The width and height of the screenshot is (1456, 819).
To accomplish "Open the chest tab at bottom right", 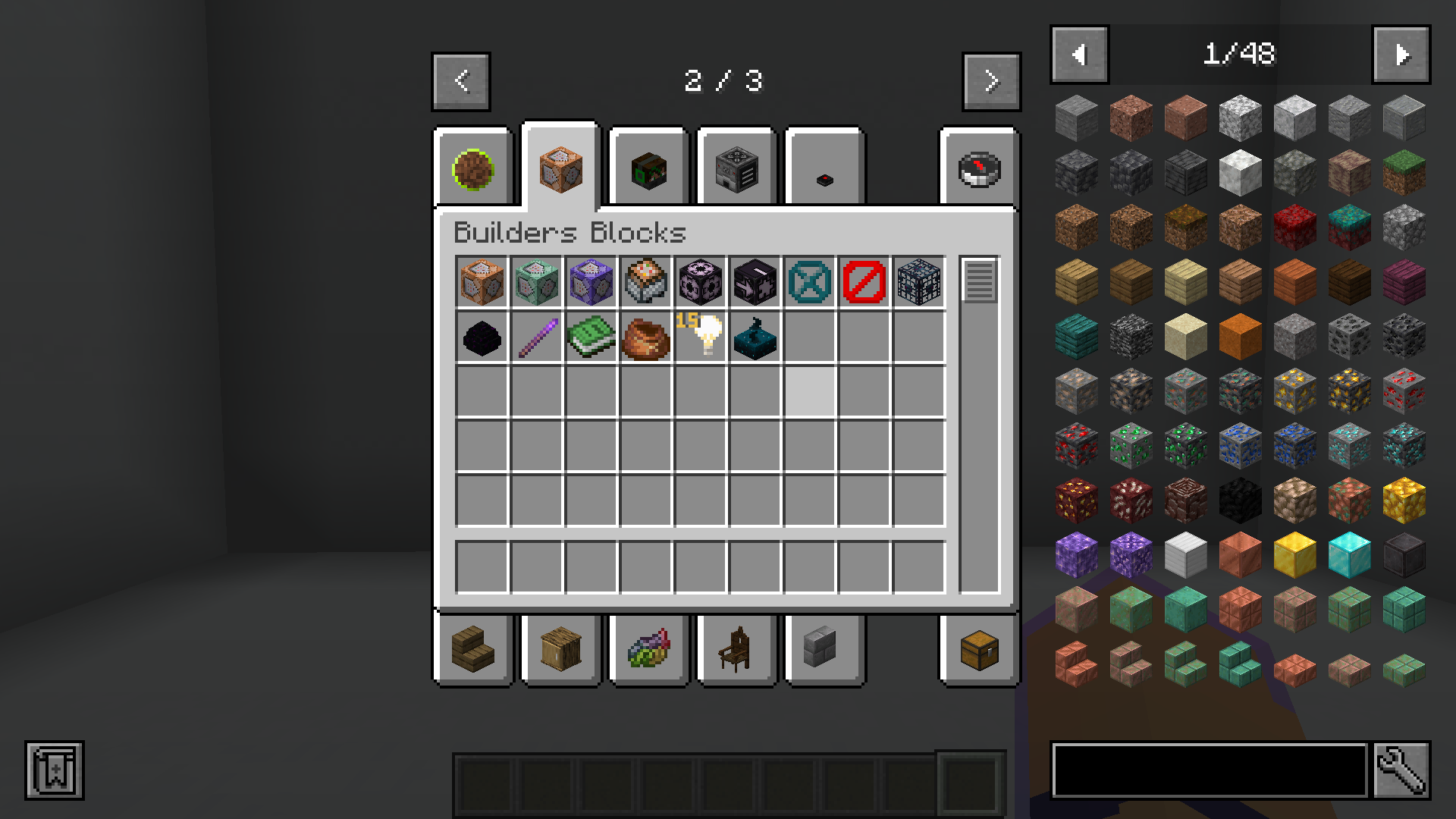I will (x=979, y=650).
